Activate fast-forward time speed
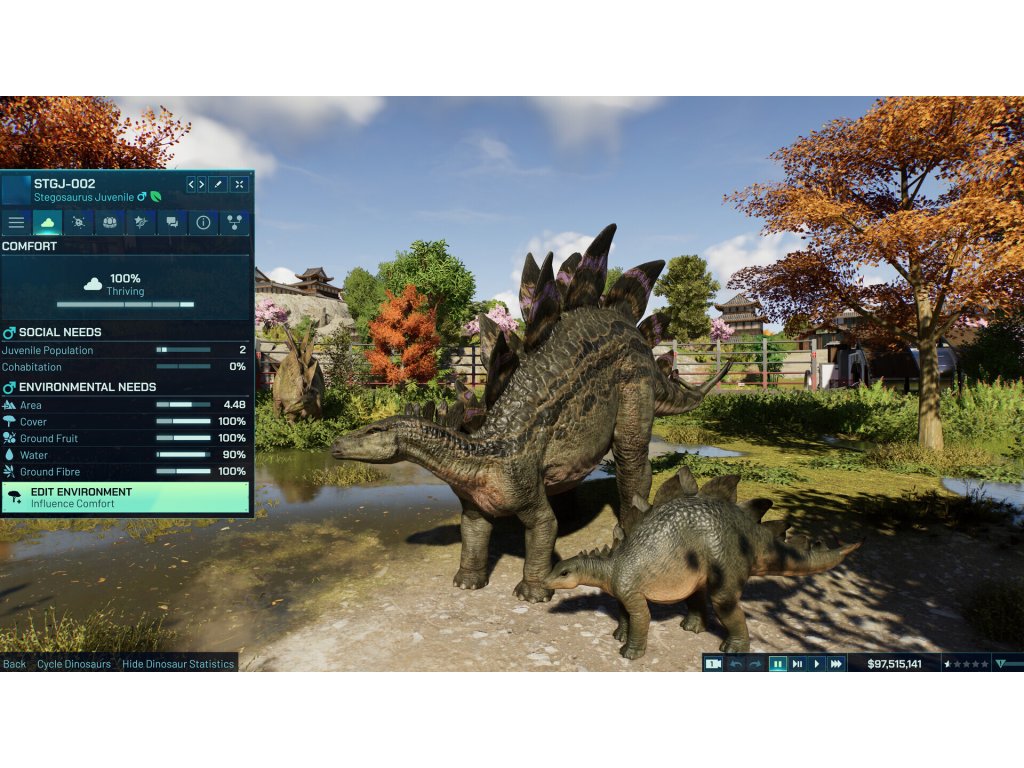This screenshot has width=1024, height=768. pyautogui.click(x=836, y=664)
